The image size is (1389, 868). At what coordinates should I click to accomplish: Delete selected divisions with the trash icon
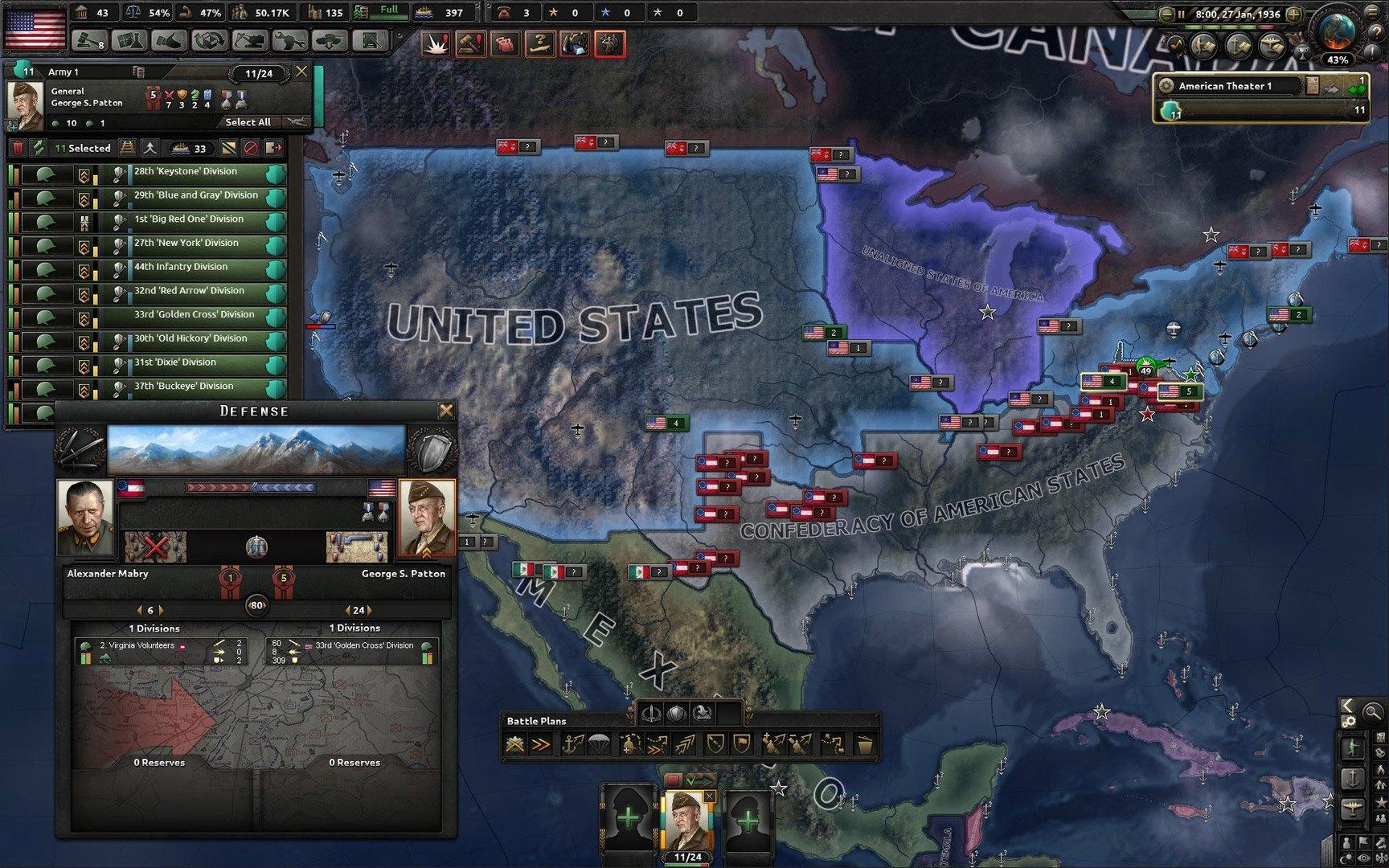pyautogui.click(x=18, y=148)
